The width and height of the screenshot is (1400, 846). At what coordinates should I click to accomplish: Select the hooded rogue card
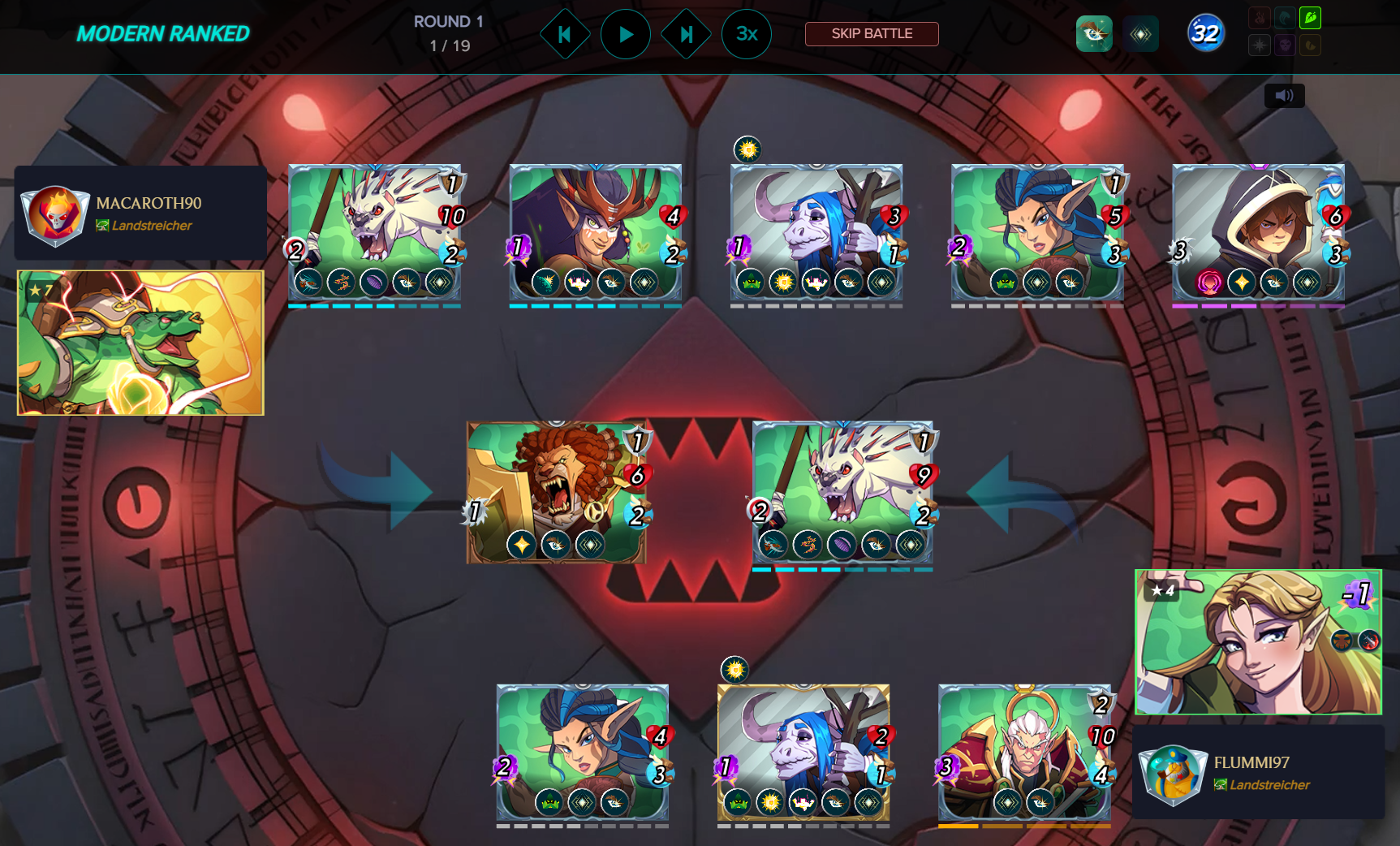pos(1258,232)
